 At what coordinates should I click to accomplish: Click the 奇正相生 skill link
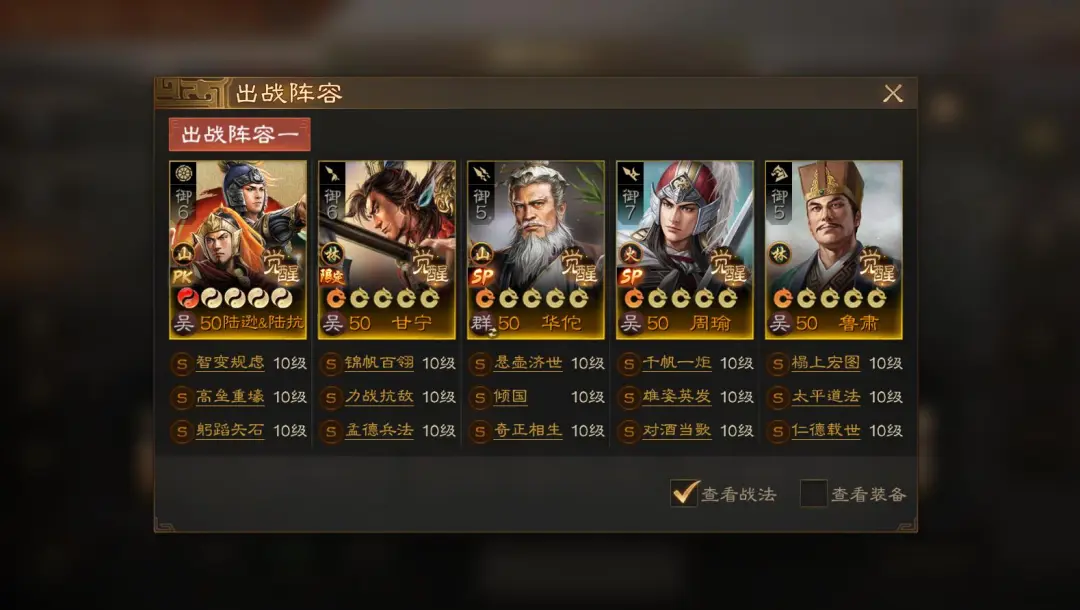[x=528, y=431]
